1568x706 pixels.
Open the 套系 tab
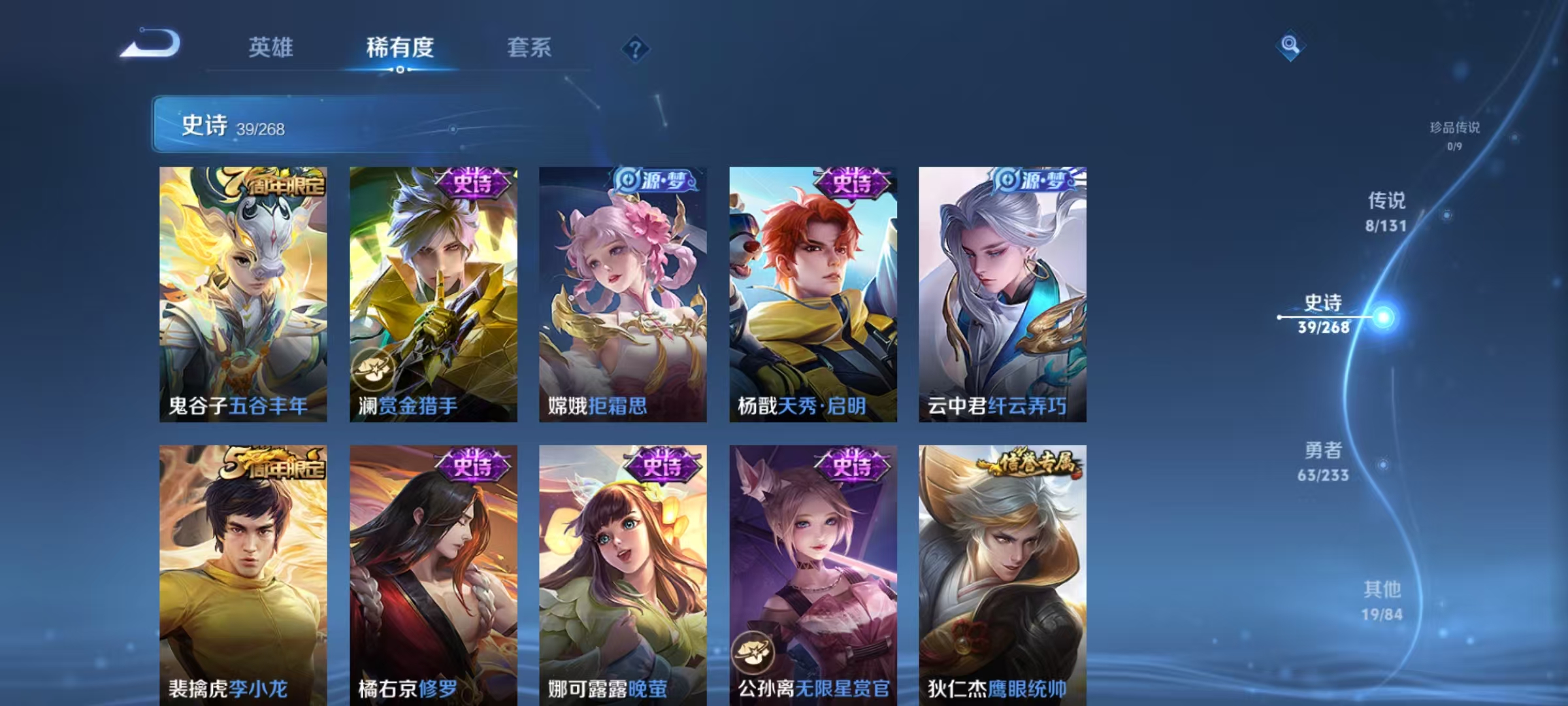pos(529,48)
